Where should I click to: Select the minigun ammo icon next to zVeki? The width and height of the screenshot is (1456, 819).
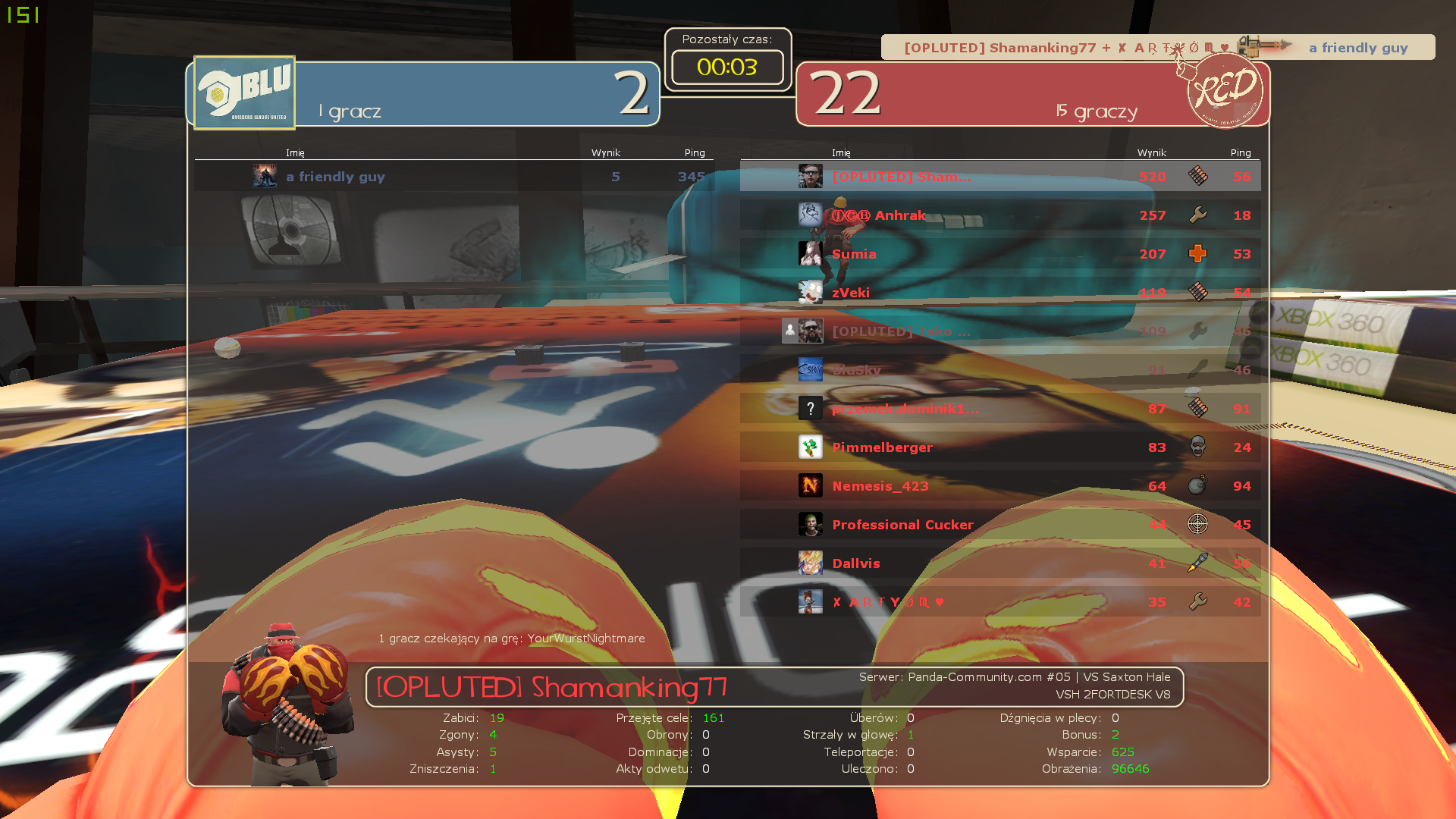[1199, 292]
